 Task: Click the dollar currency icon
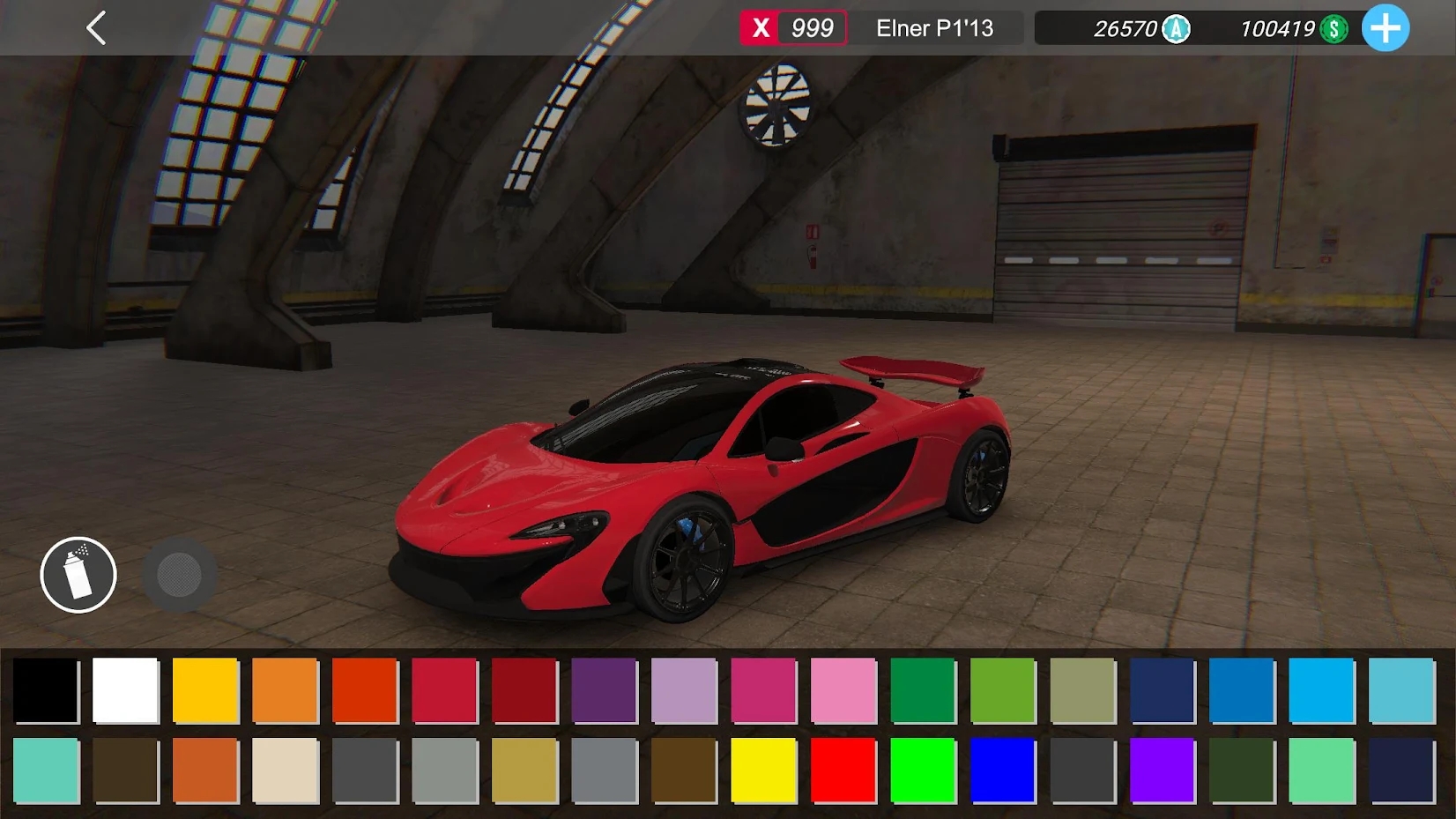(x=1333, y=29)
